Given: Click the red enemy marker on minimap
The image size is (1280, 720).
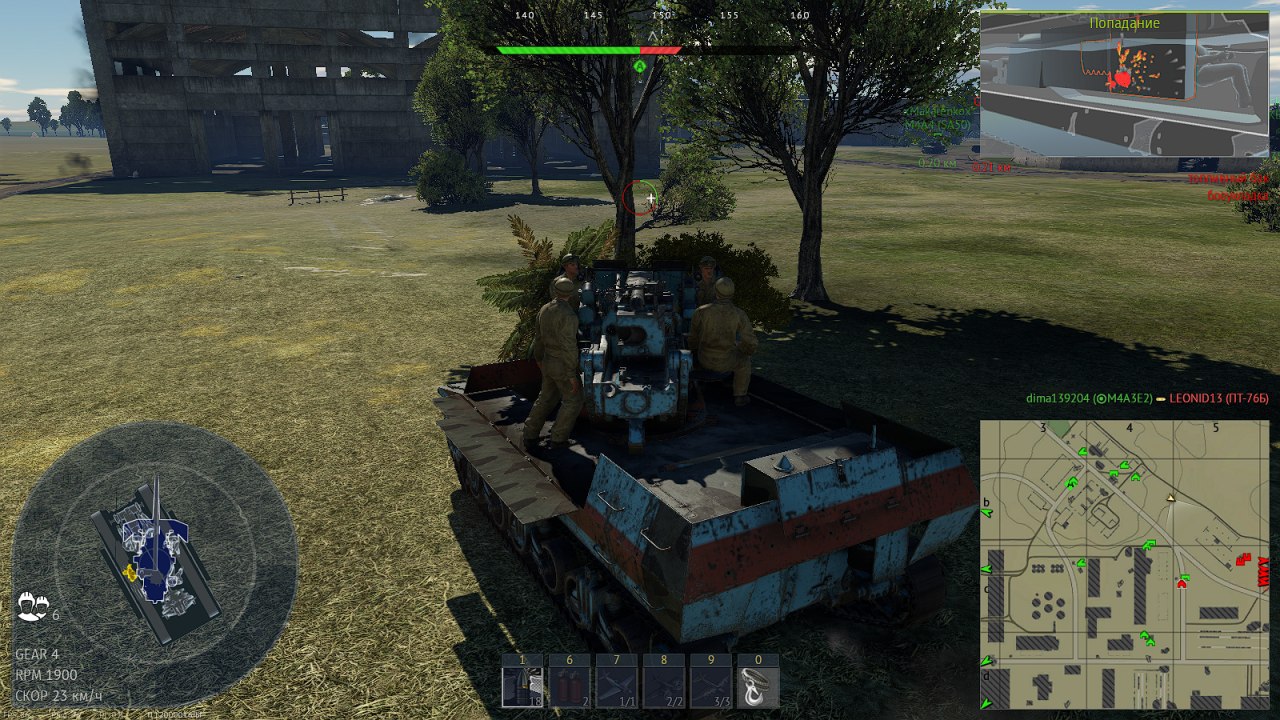Looking at the screenshot, I should tap(1244, 559).
